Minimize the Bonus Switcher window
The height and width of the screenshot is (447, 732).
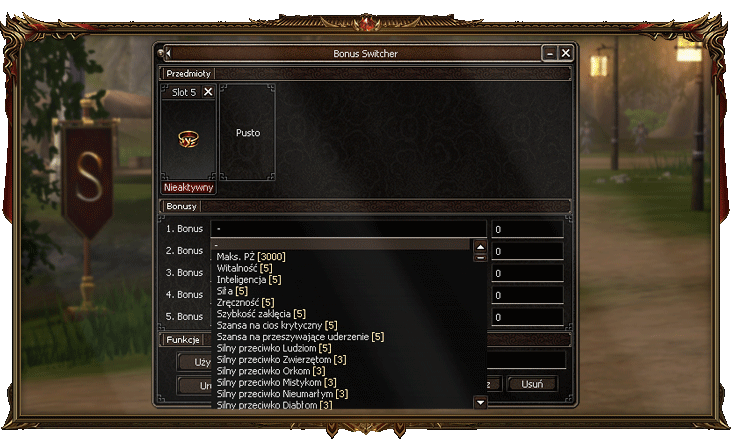coord(549,53)
